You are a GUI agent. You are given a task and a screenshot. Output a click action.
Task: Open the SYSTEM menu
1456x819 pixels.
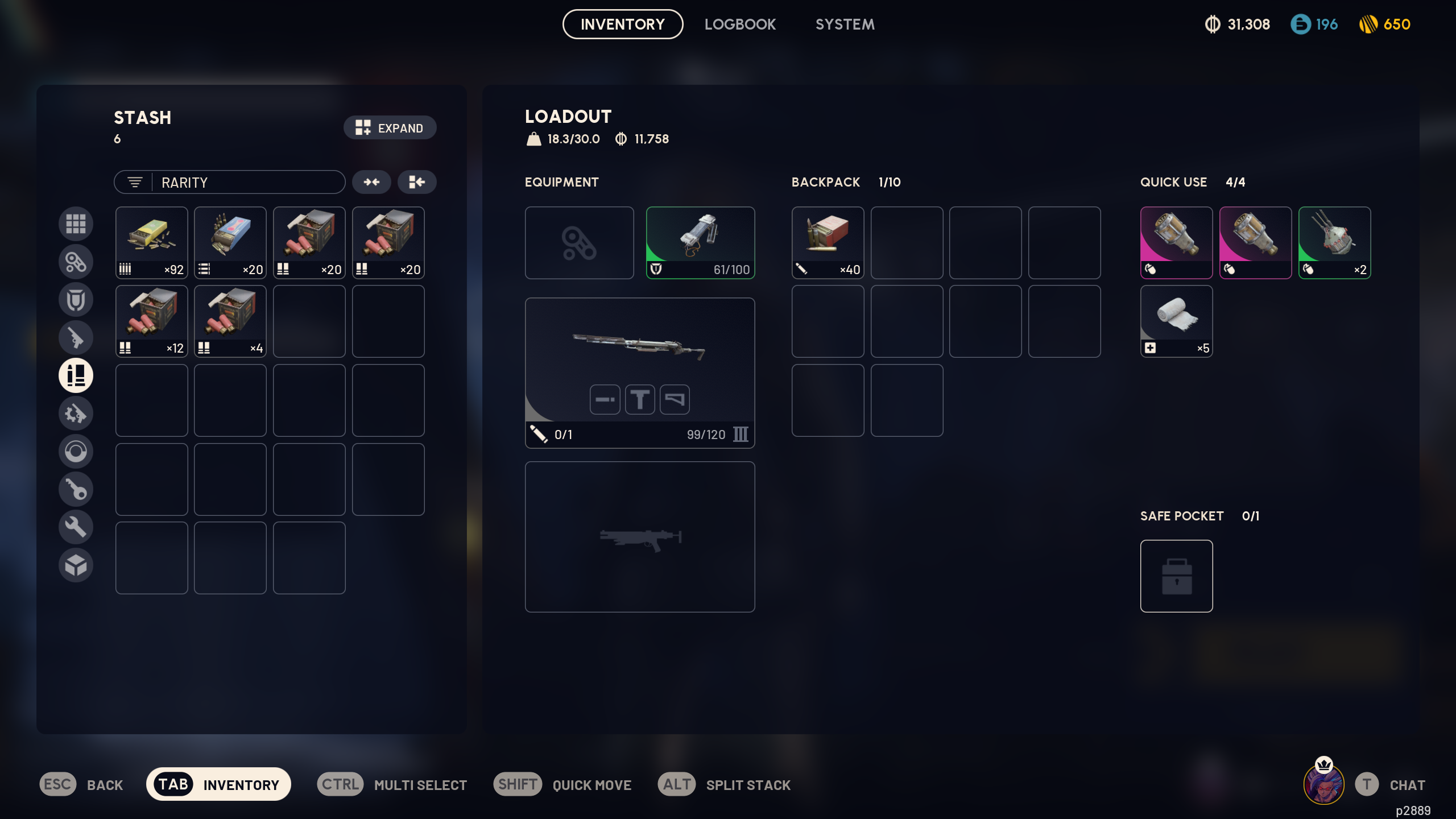click(x=845, y=24)
